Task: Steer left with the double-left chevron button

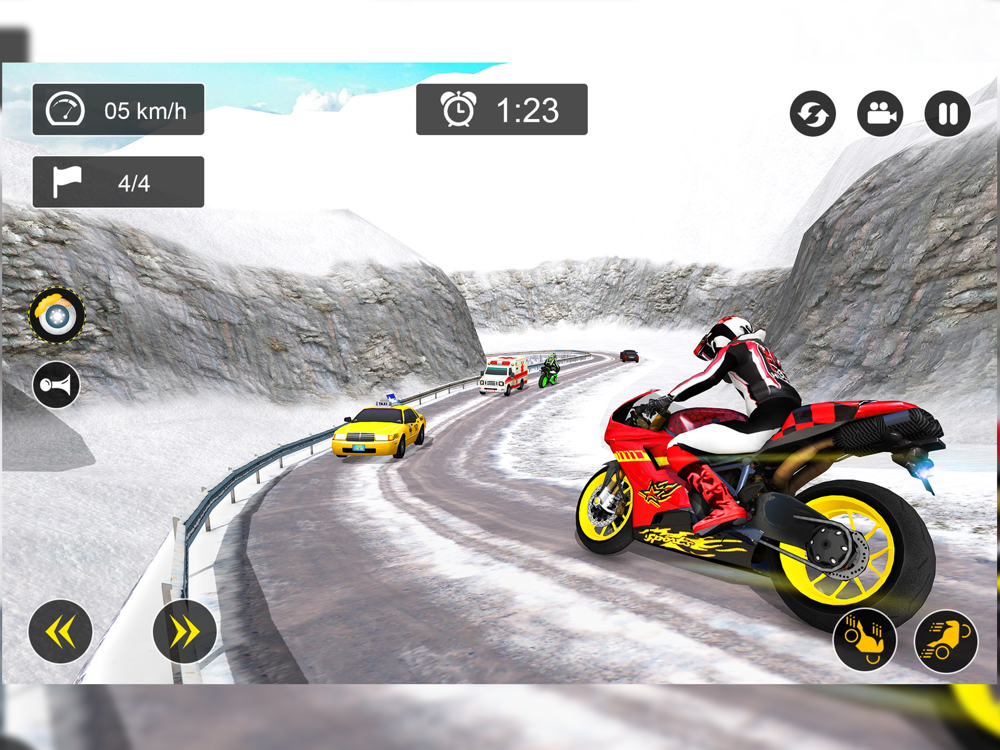Action: pyautogui.click(x=60, y=631)
